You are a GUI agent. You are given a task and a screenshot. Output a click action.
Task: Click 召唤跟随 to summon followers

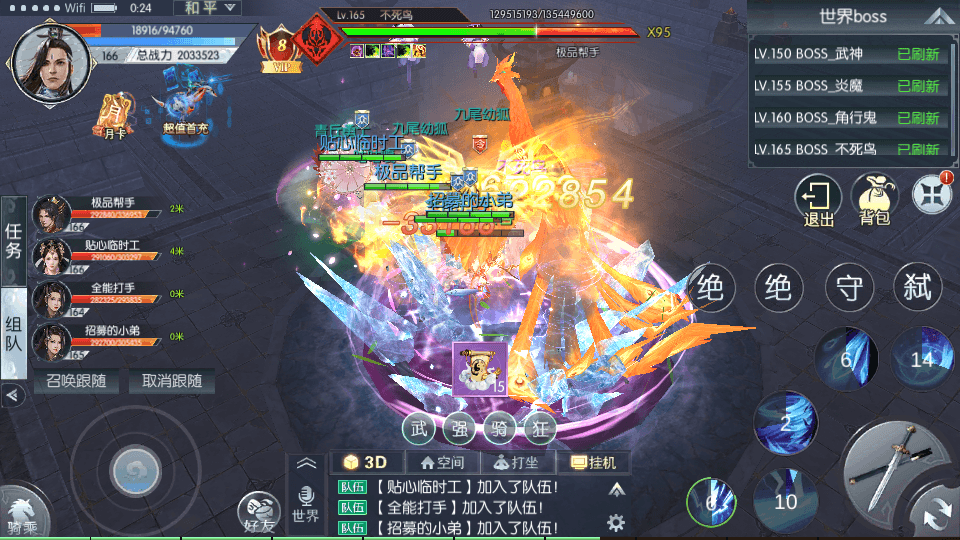tap(76, 381)
